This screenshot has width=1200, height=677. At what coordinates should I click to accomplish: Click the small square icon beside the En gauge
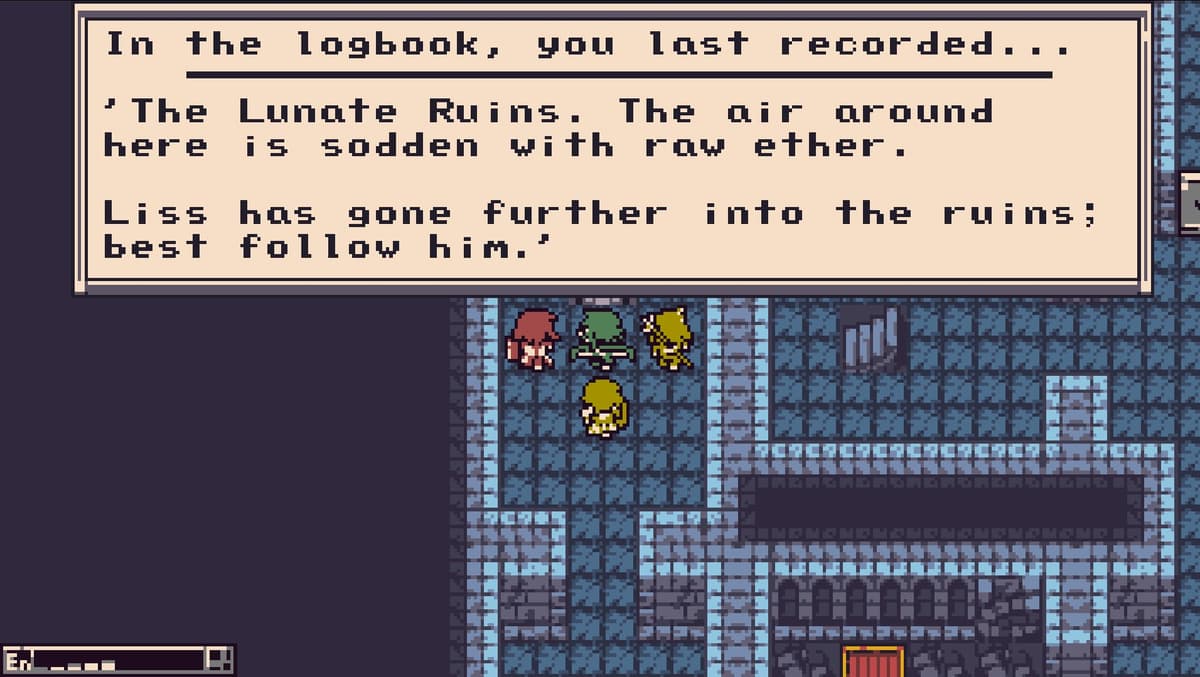[x=220, y=660]
